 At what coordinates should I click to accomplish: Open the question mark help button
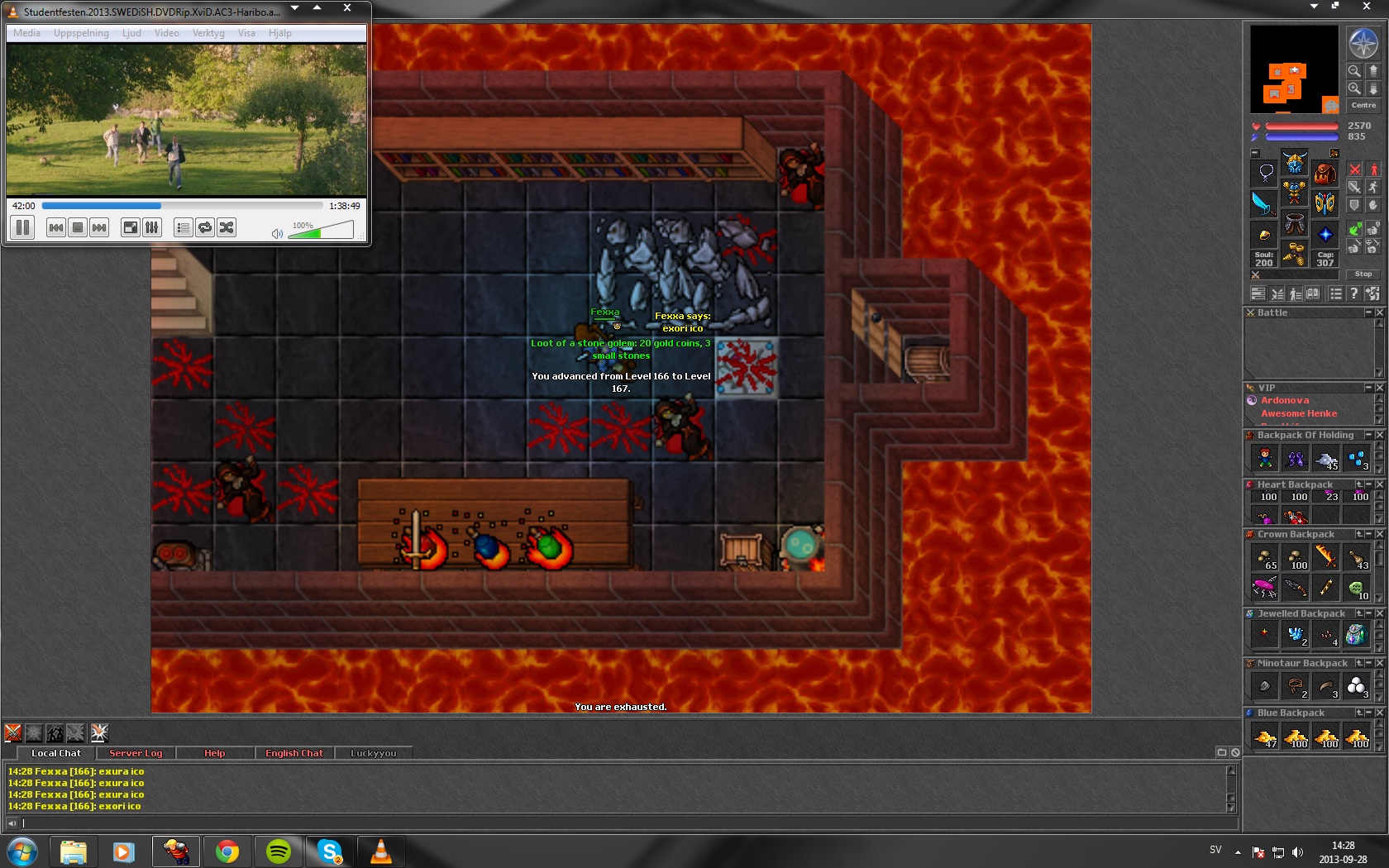tap(1353, 293)
